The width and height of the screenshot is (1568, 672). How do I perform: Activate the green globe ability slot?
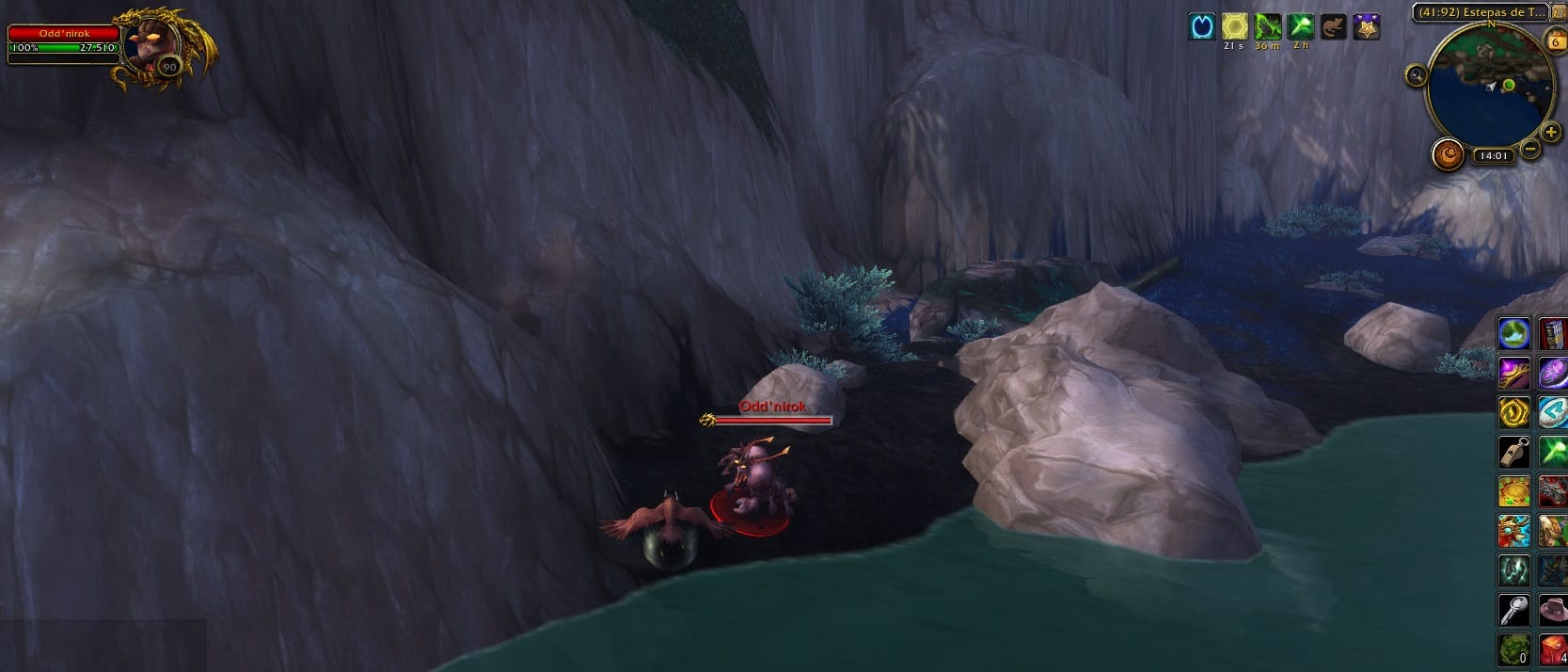tap(1513, 333)
